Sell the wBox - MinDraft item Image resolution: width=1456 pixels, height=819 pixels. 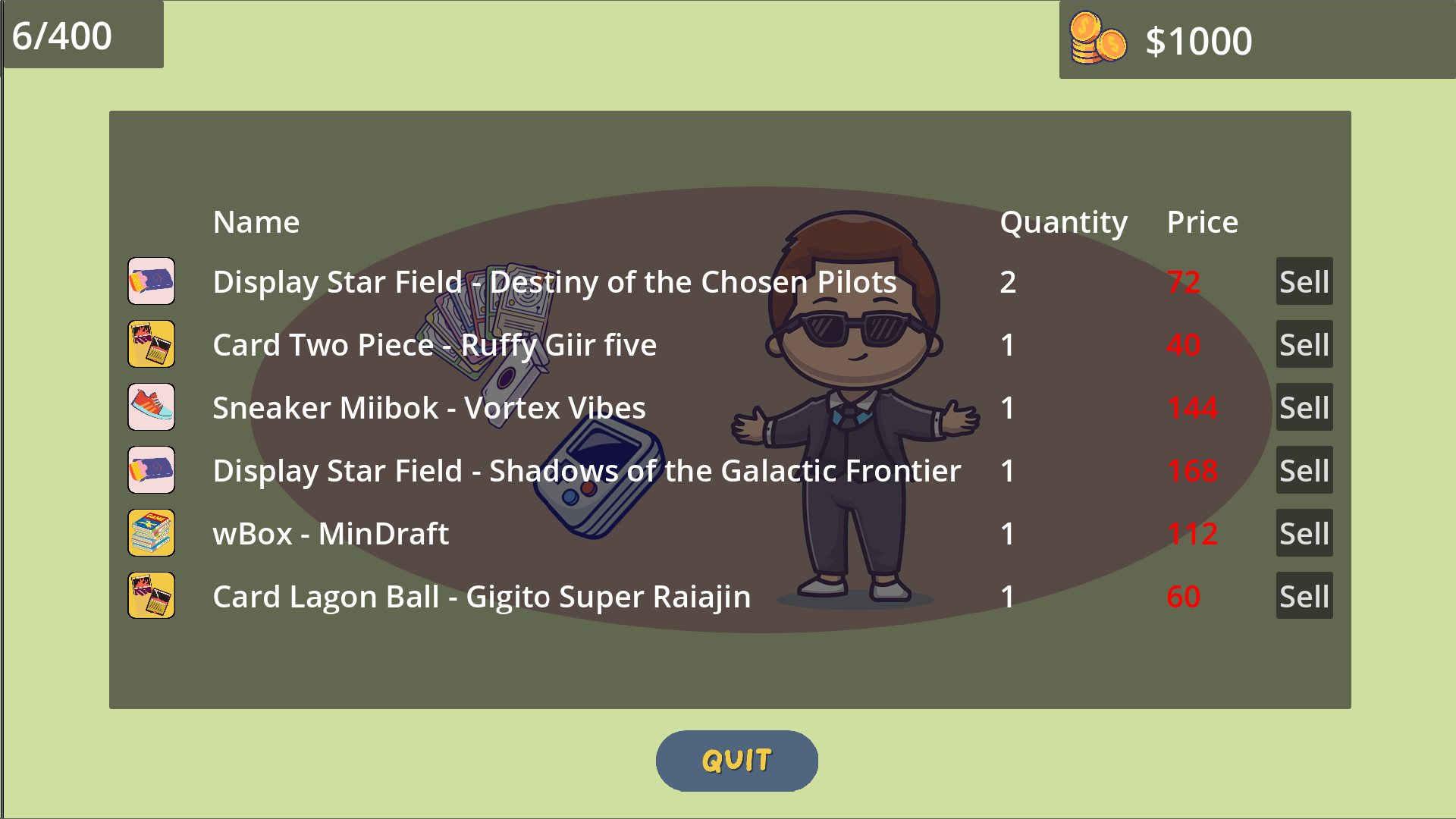tap(1304, 533)
